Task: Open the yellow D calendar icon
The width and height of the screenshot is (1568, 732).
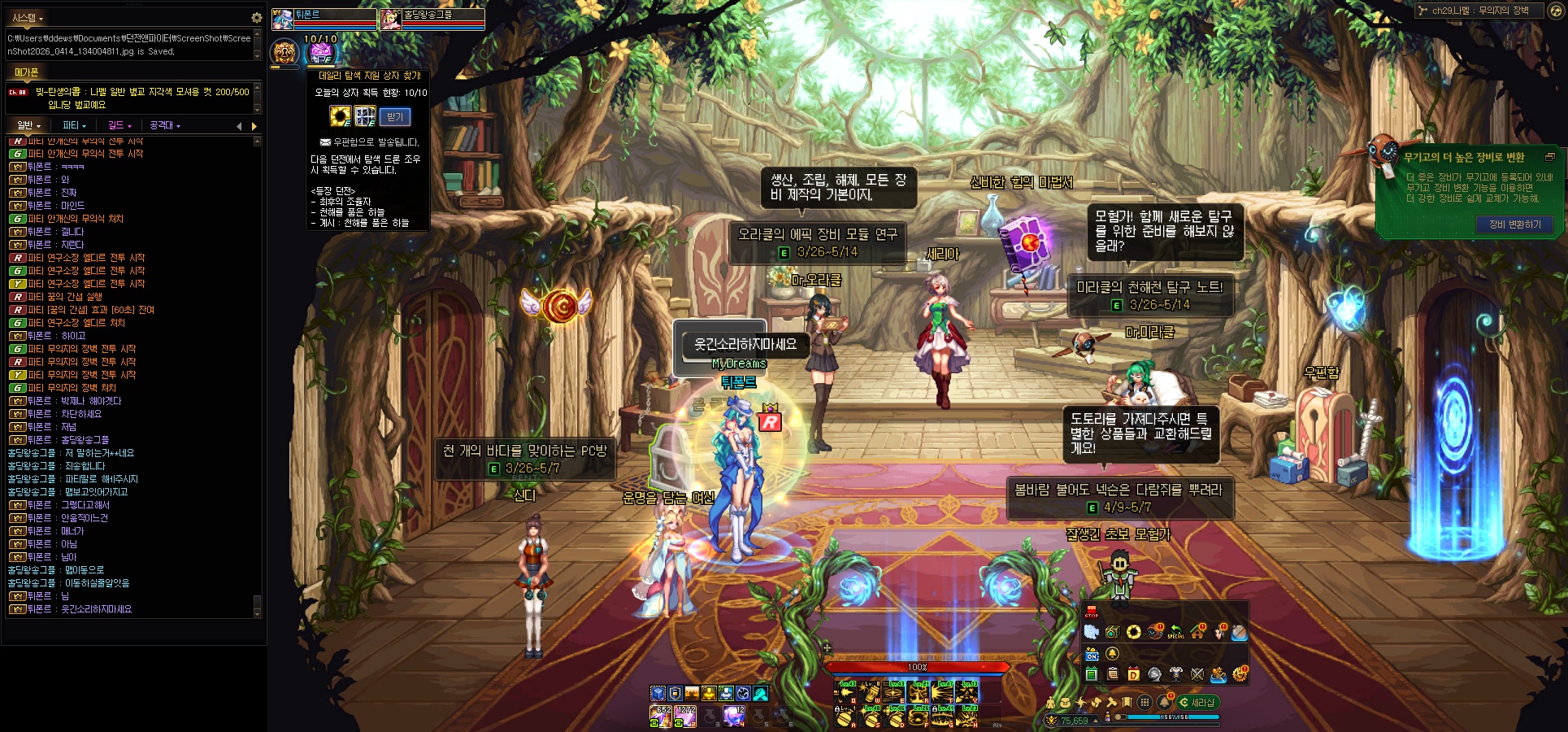Action: [1133, 674]
